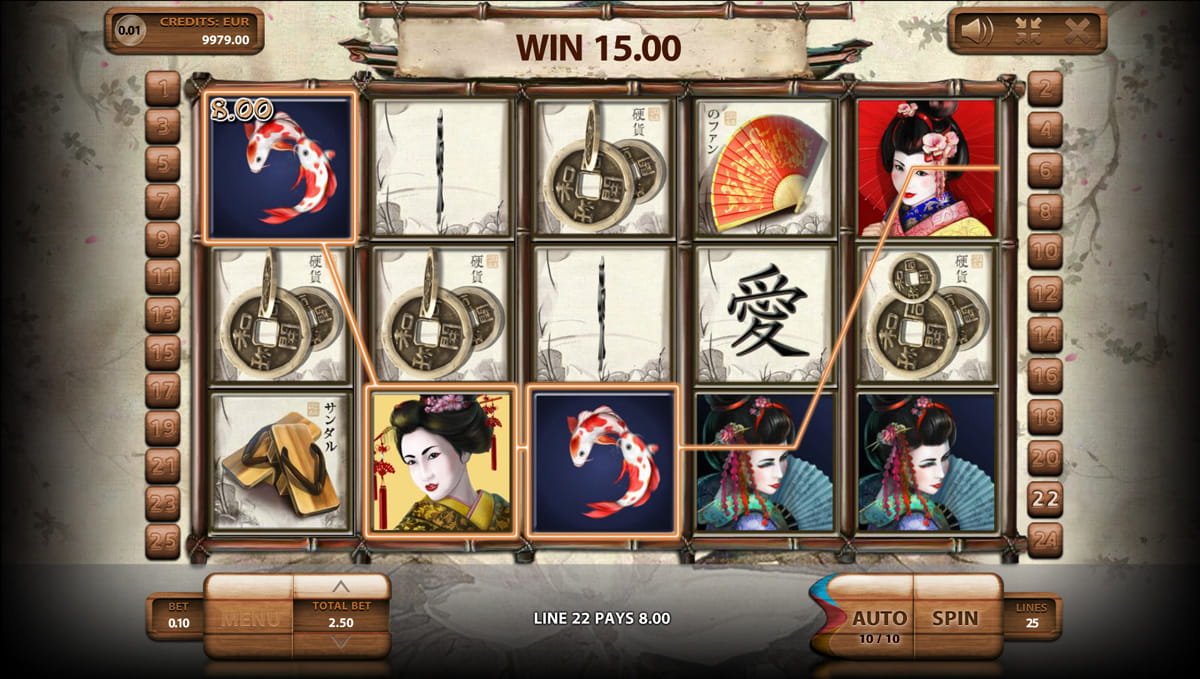Toggle fullscreen with the arrows icon
Screen dimensions: 1200x679
tap(1029, 31)
